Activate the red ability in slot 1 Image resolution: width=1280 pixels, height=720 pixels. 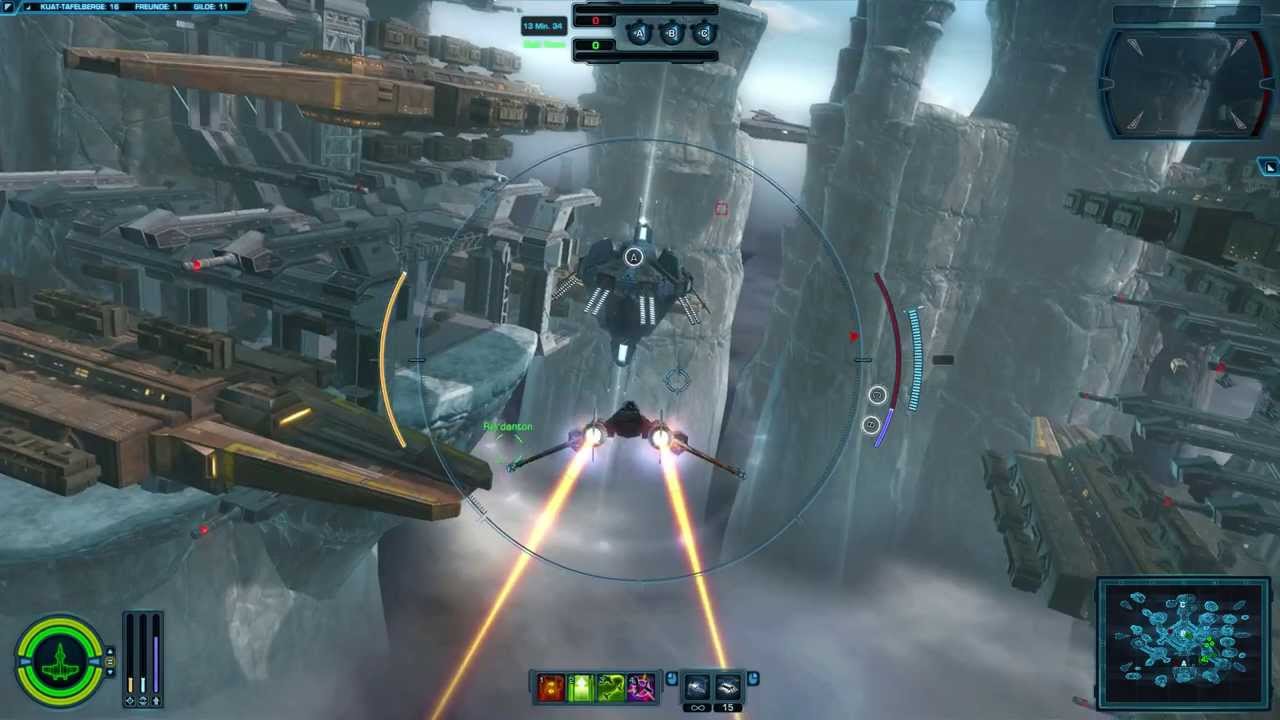pos(551,687)
